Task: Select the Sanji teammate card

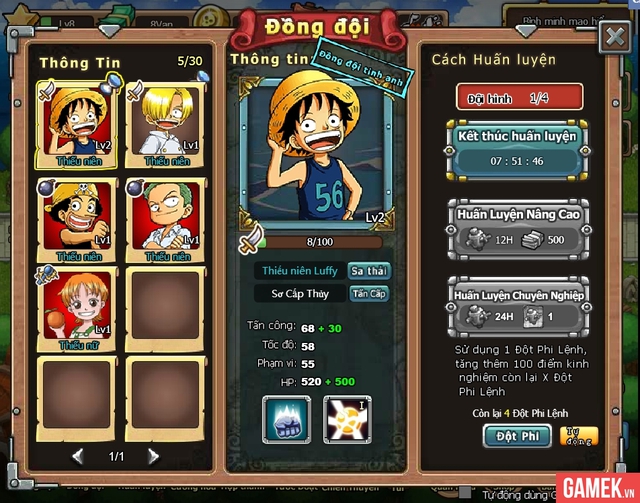Action: [x=167, y=124]
